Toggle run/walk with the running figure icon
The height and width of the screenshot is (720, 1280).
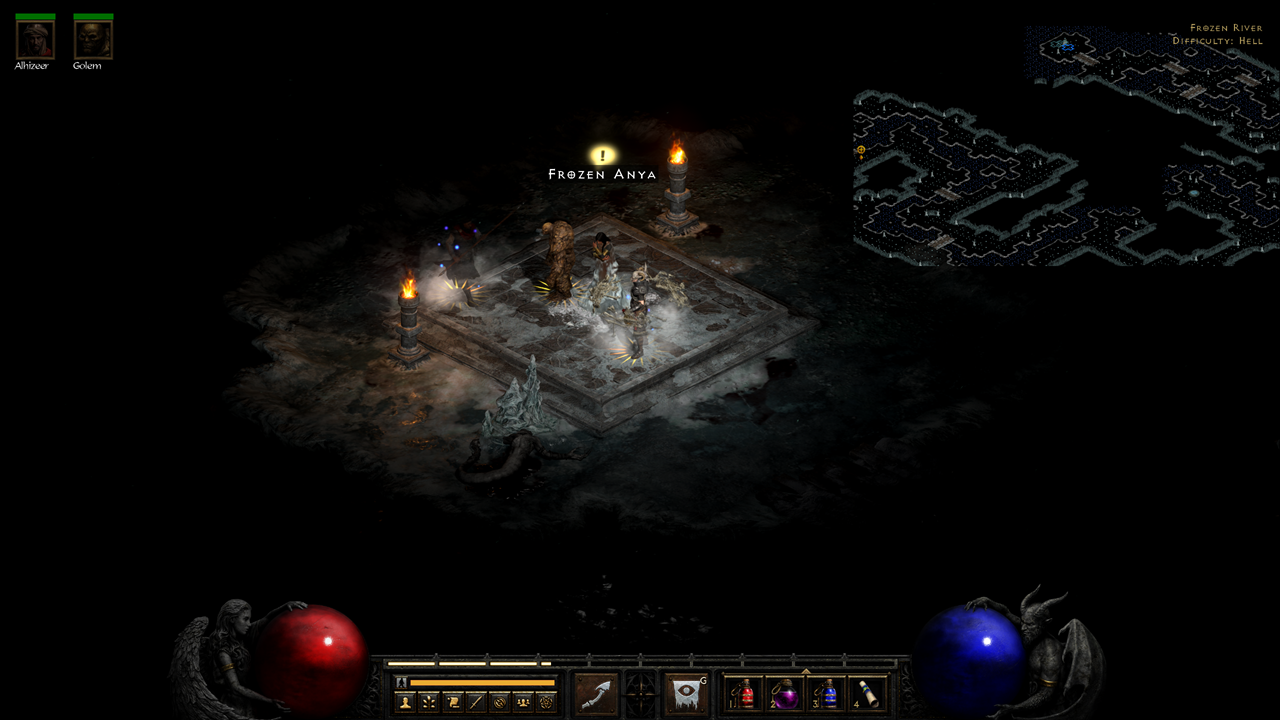(401, 681)
